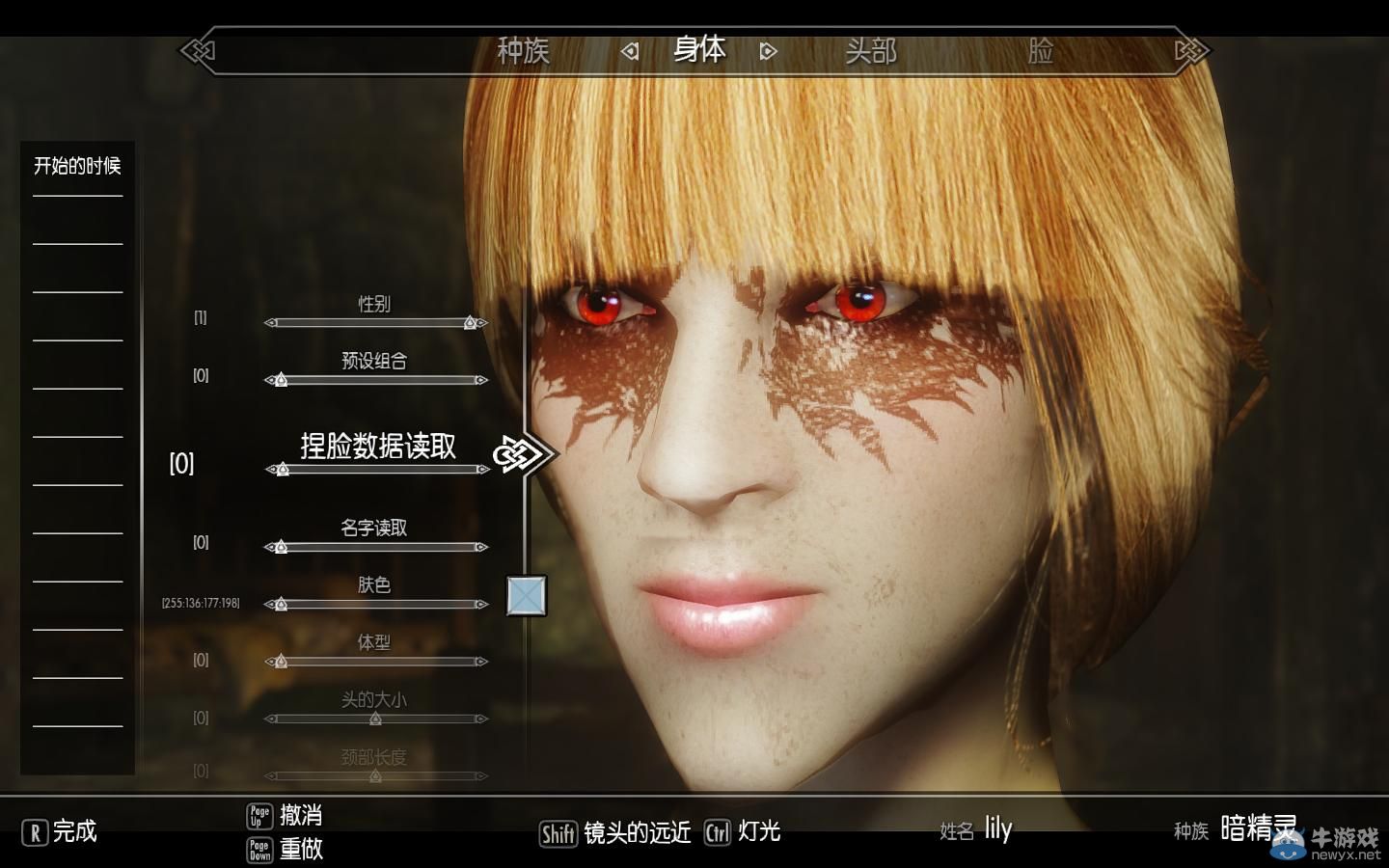Click the Page Up key icon beside 撤消
1389x868 pixels.
point(259,815)
